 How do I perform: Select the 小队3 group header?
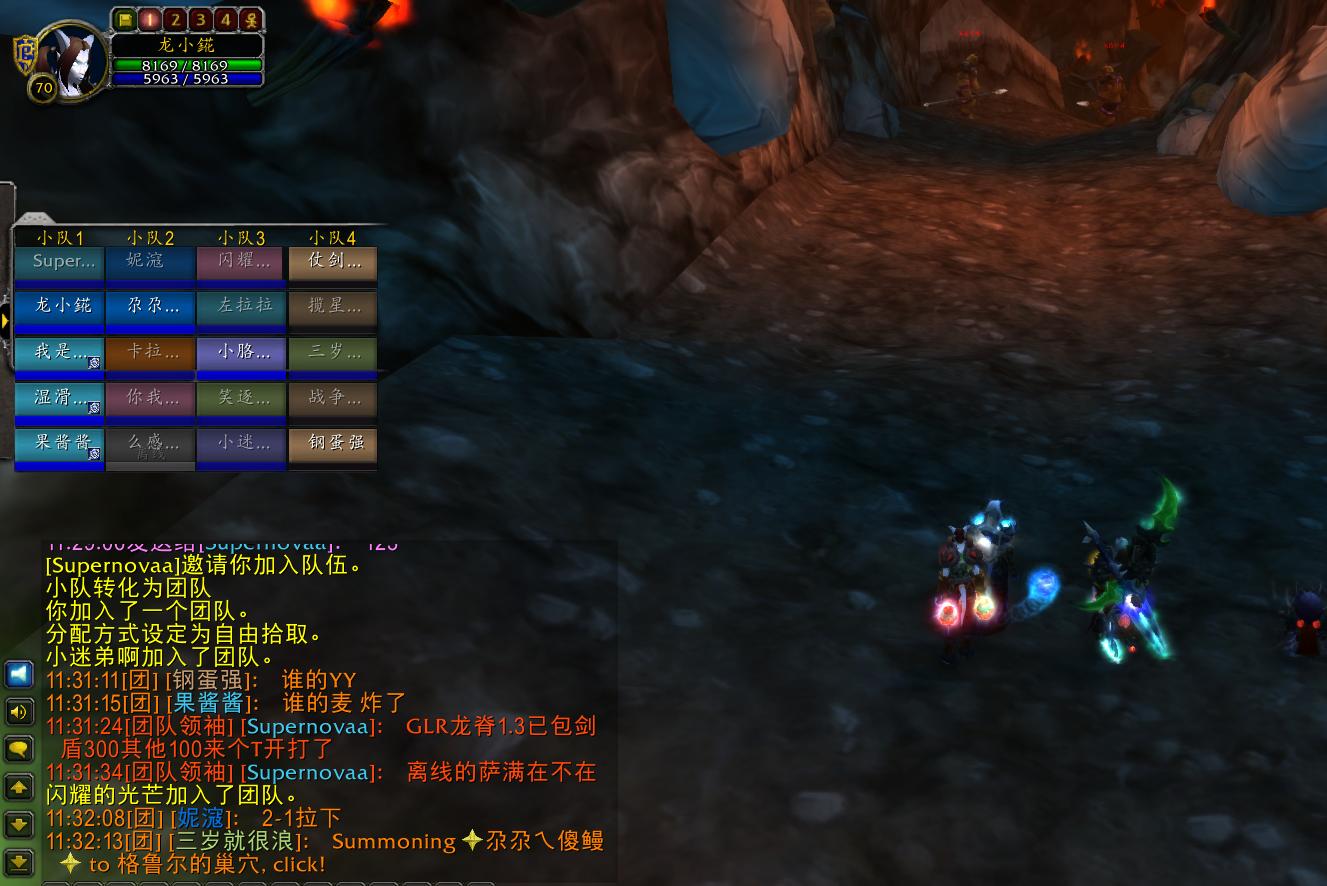pyautogui.click(x=240, y=238)
